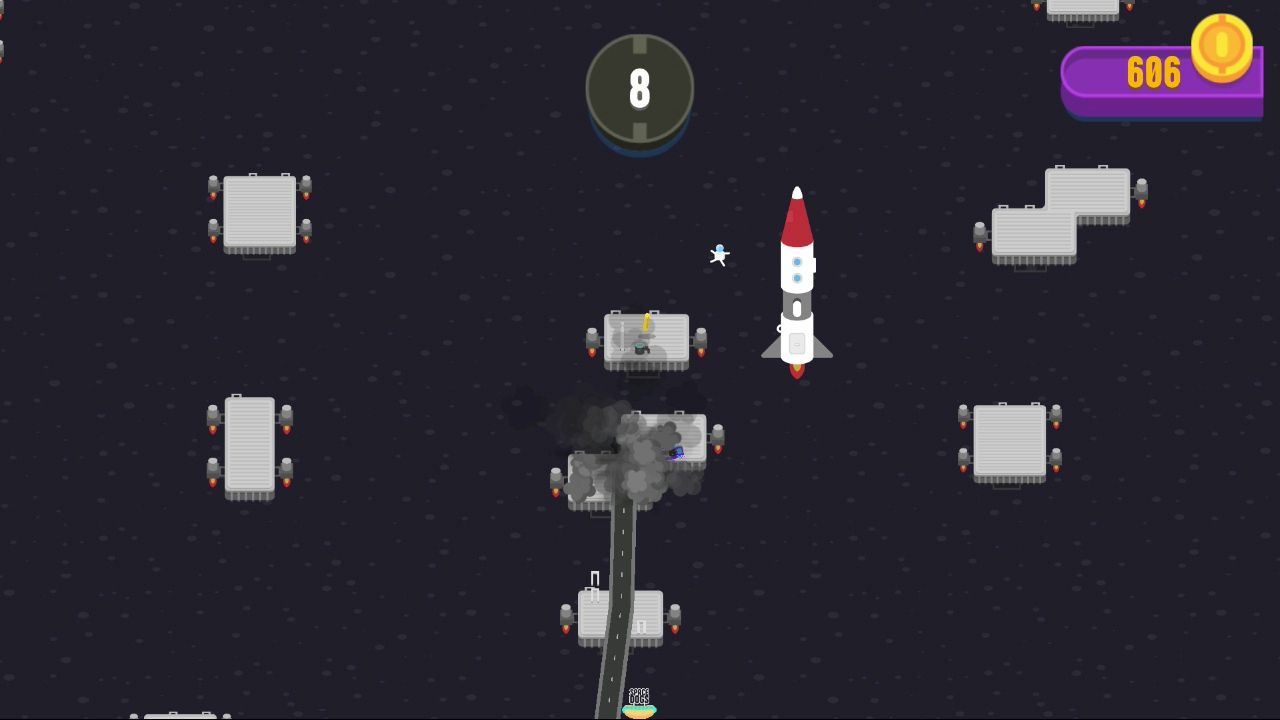
Task: Expand the platform on the middle-left edge
Action: pyautogui.click(x=248, y=445)
